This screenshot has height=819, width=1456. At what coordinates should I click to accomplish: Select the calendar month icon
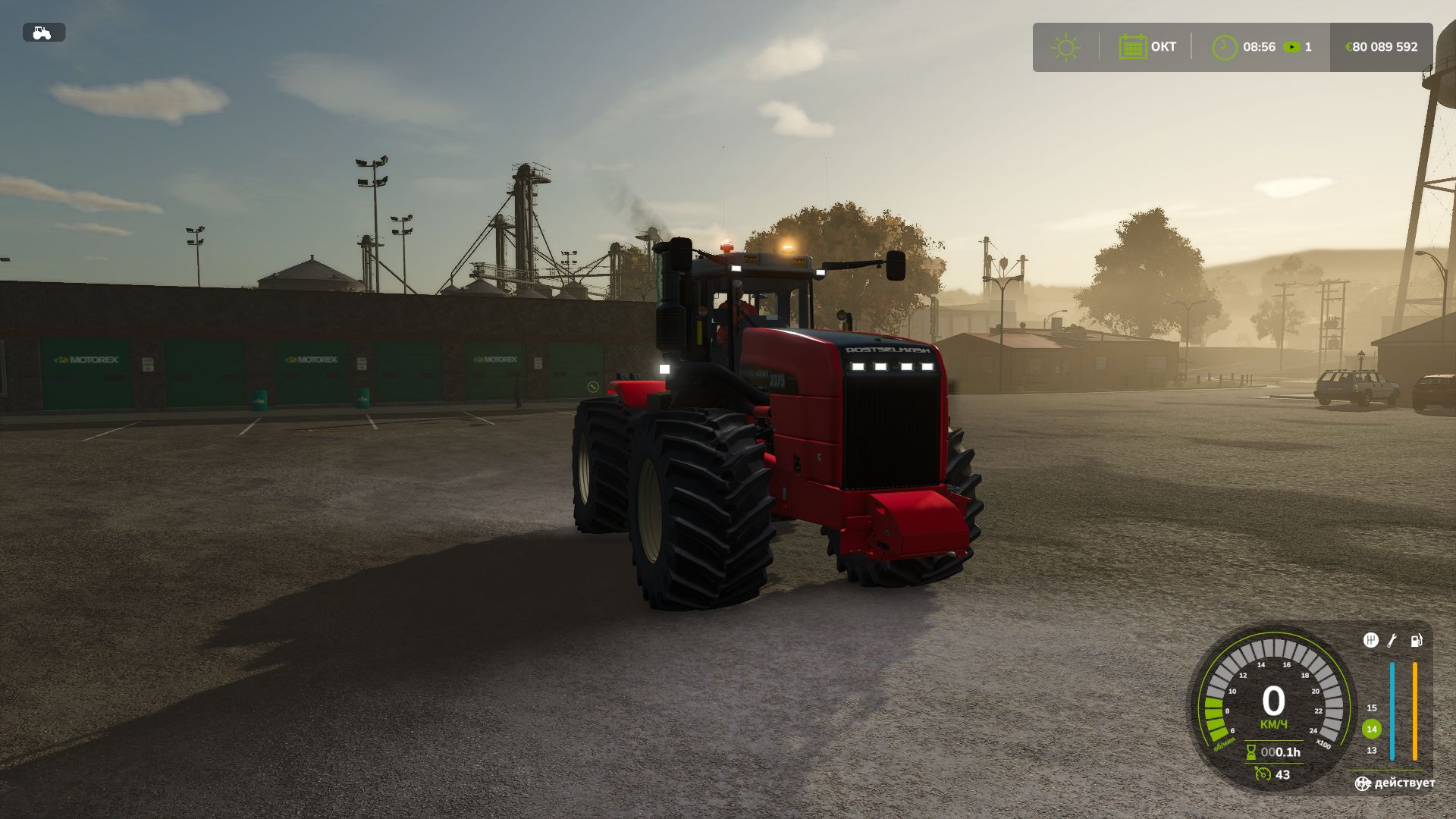click(1132, 47)
